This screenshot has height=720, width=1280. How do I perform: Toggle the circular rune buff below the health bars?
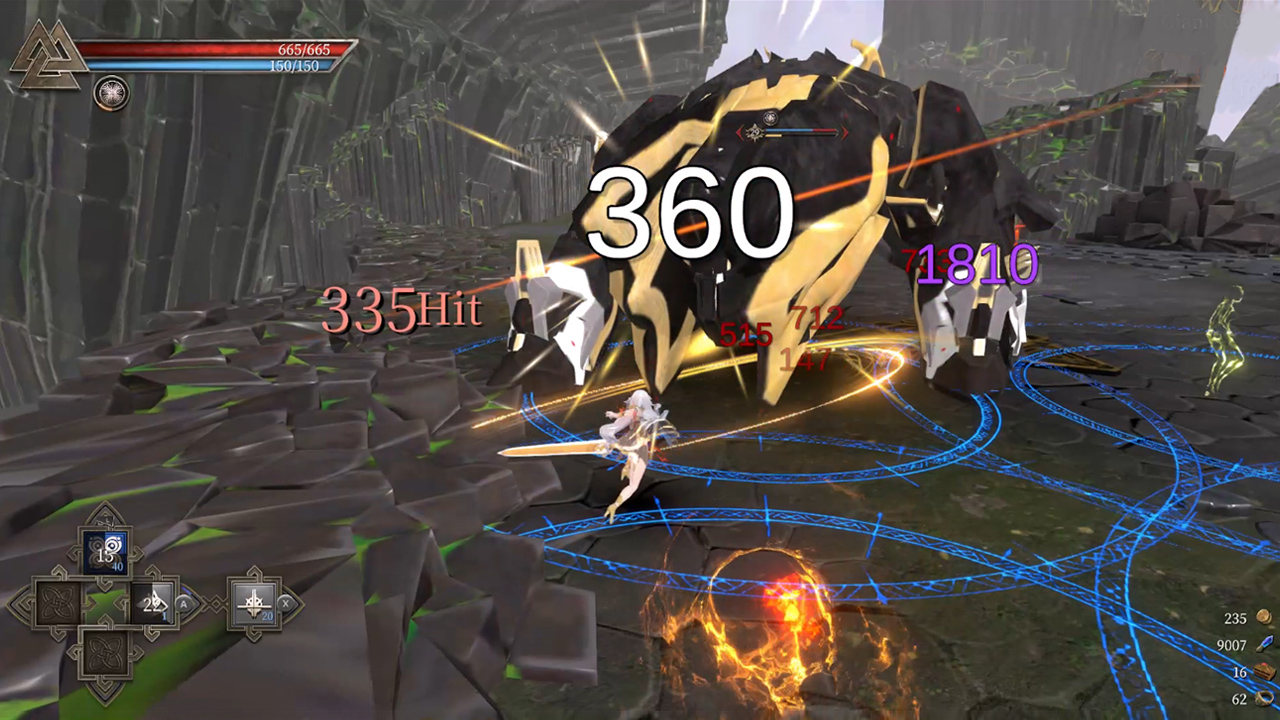tap(110, 93)
